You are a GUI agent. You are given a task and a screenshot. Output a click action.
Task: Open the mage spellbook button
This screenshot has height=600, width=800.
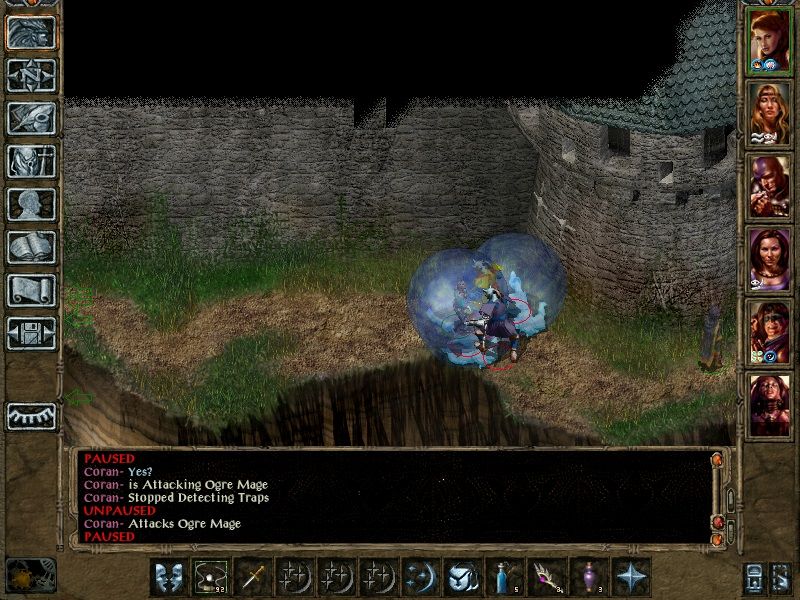pos(31,247)
